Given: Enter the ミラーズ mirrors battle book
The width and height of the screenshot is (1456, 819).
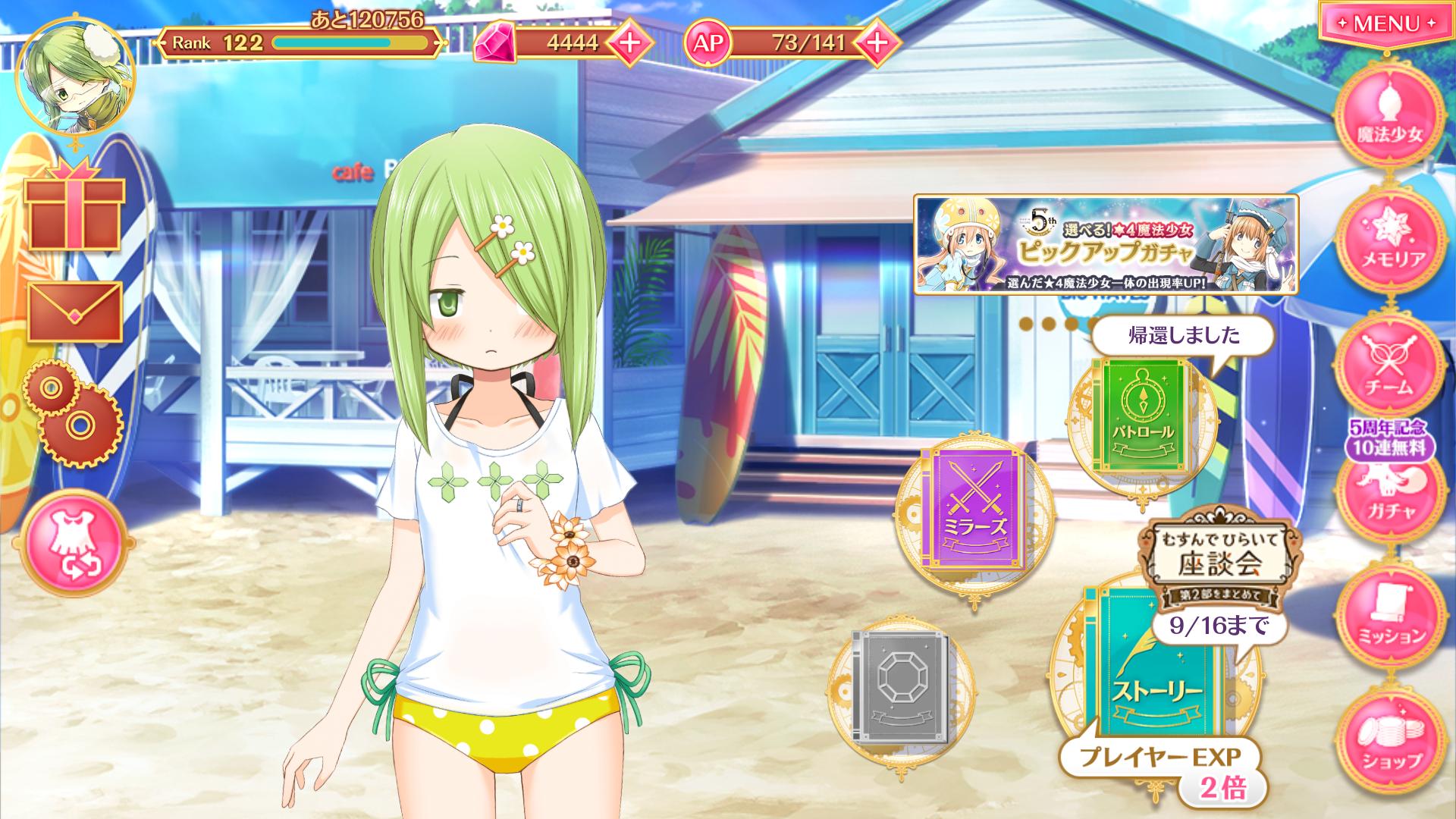Looking at the screenshot, I should point(974,508).
